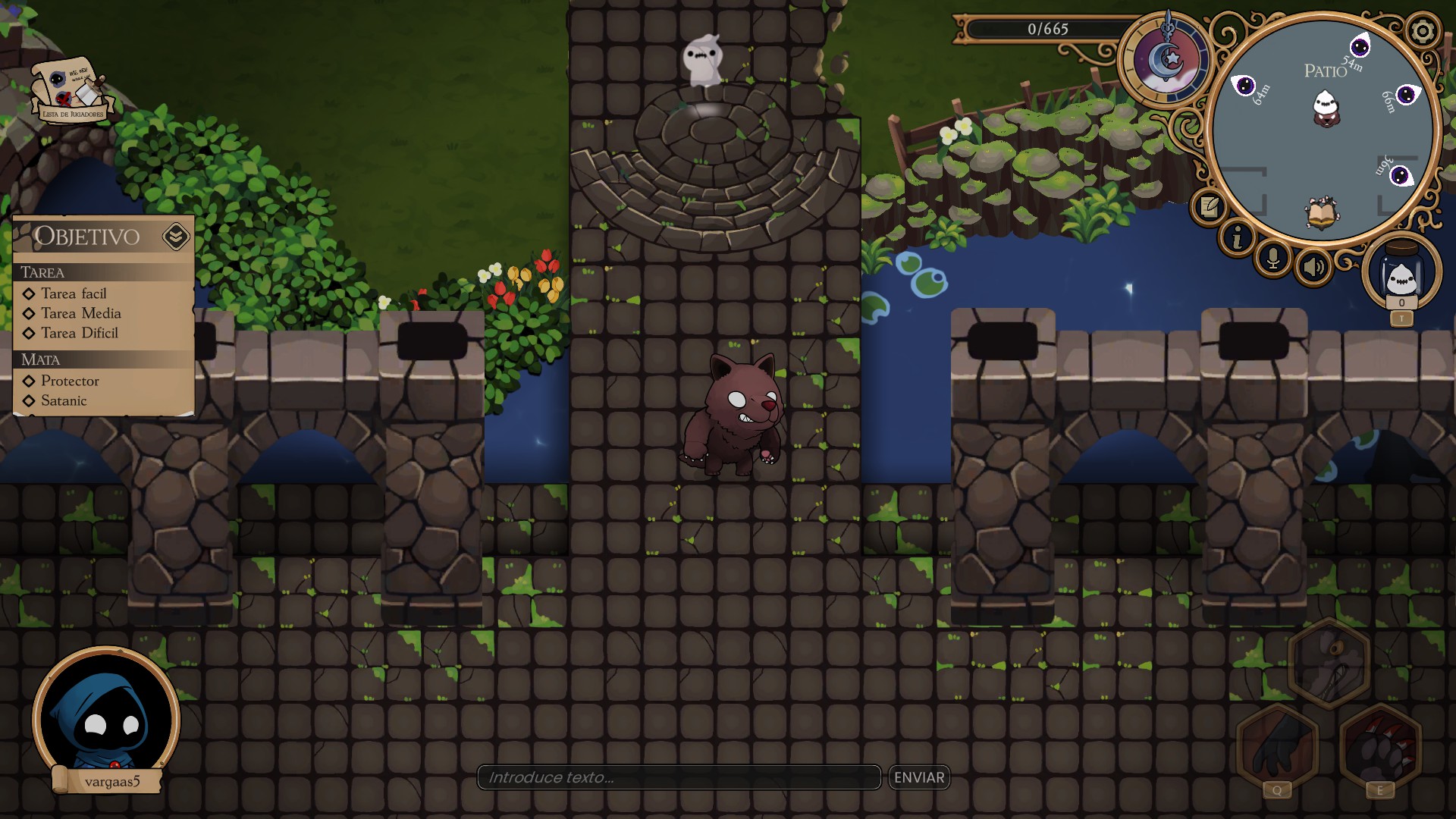
Task: Collapse the Objetivo panel with the chevron
Action: click(x=175, y=237)
